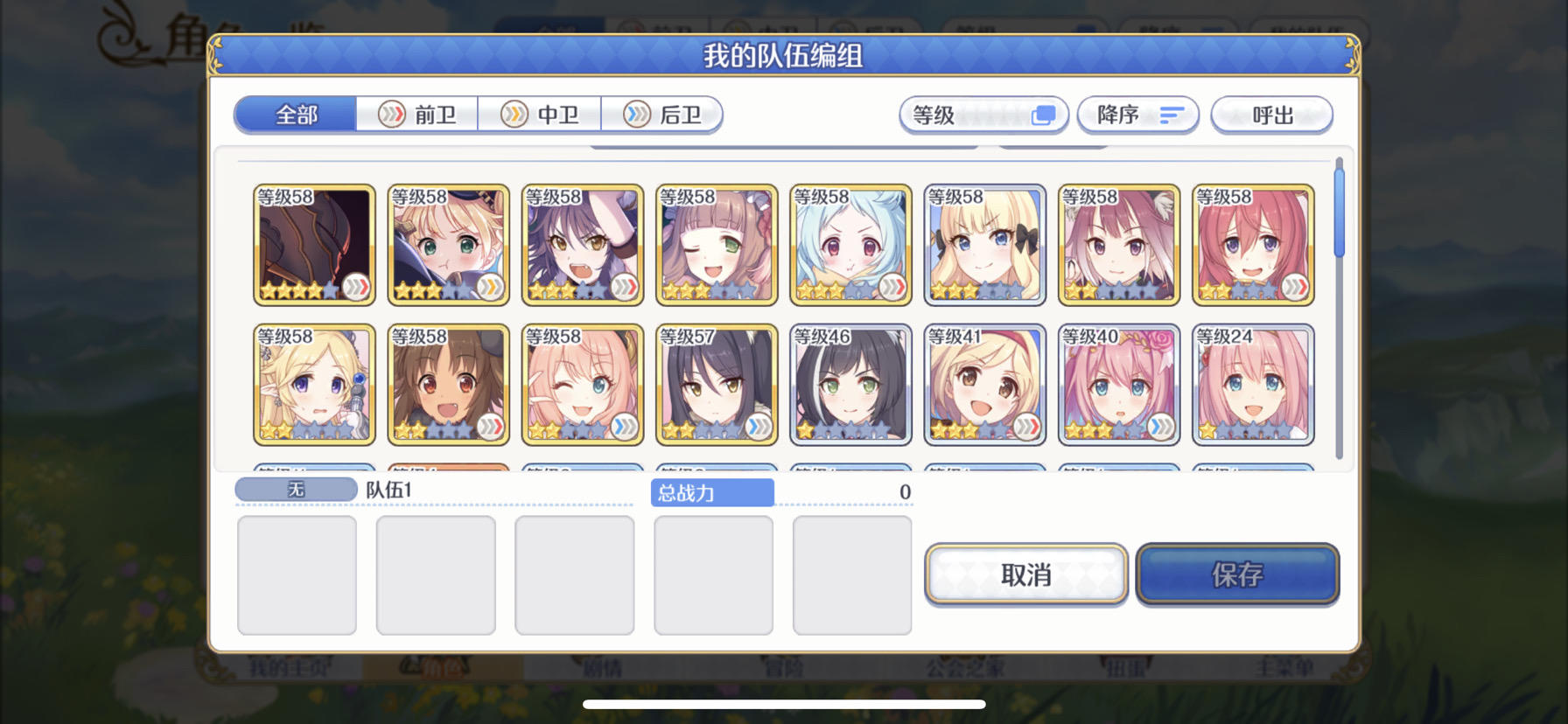The image size is (1568, 724).
Task: Toggle the 无 label beside 队伍1
Action: pos(295,489)
